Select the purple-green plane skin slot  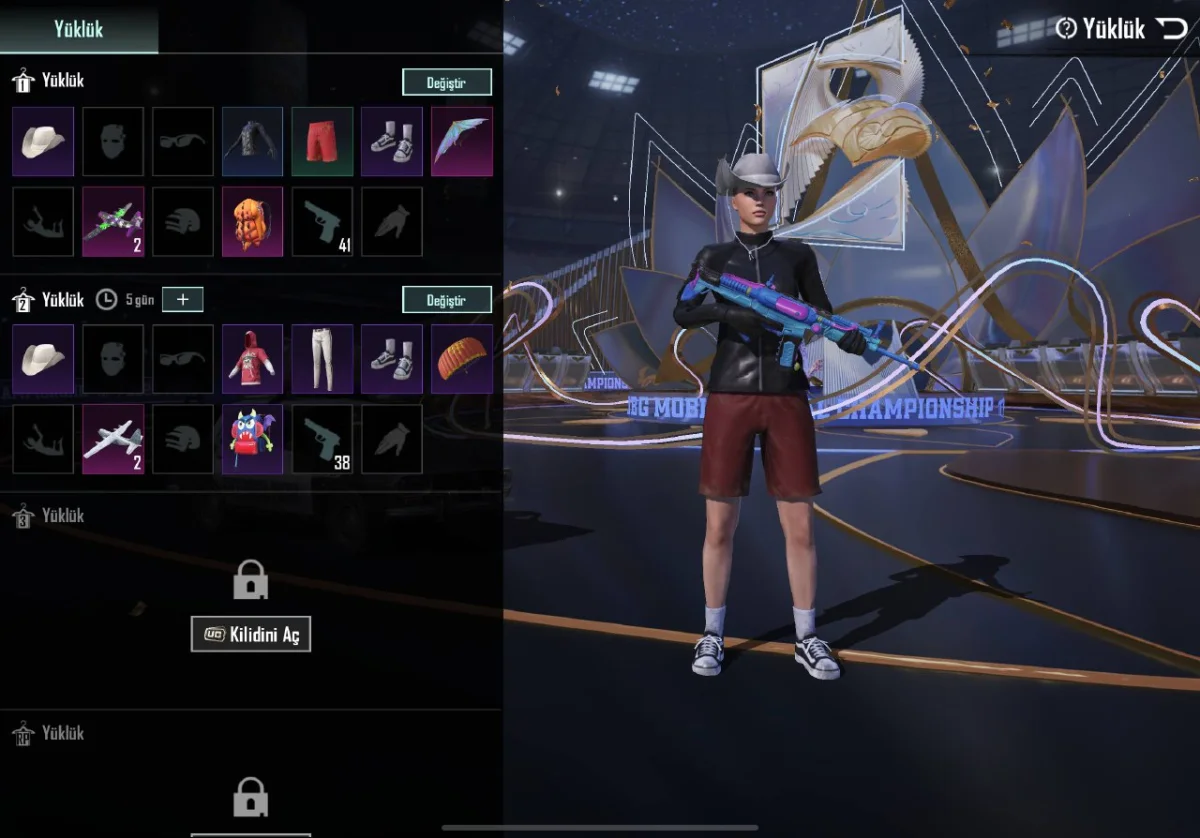click(x=113, y=221)
